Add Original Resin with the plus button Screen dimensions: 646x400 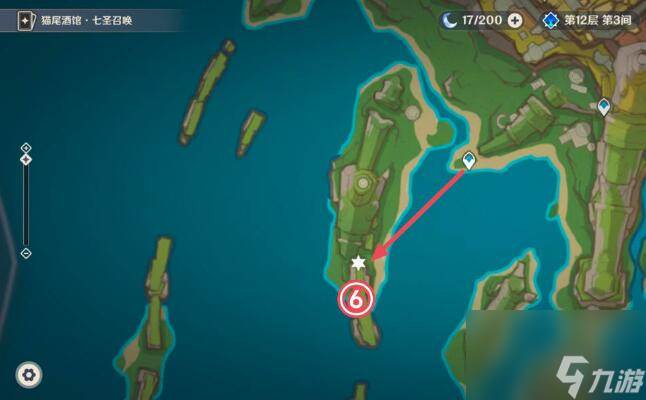tap(515, 19)
